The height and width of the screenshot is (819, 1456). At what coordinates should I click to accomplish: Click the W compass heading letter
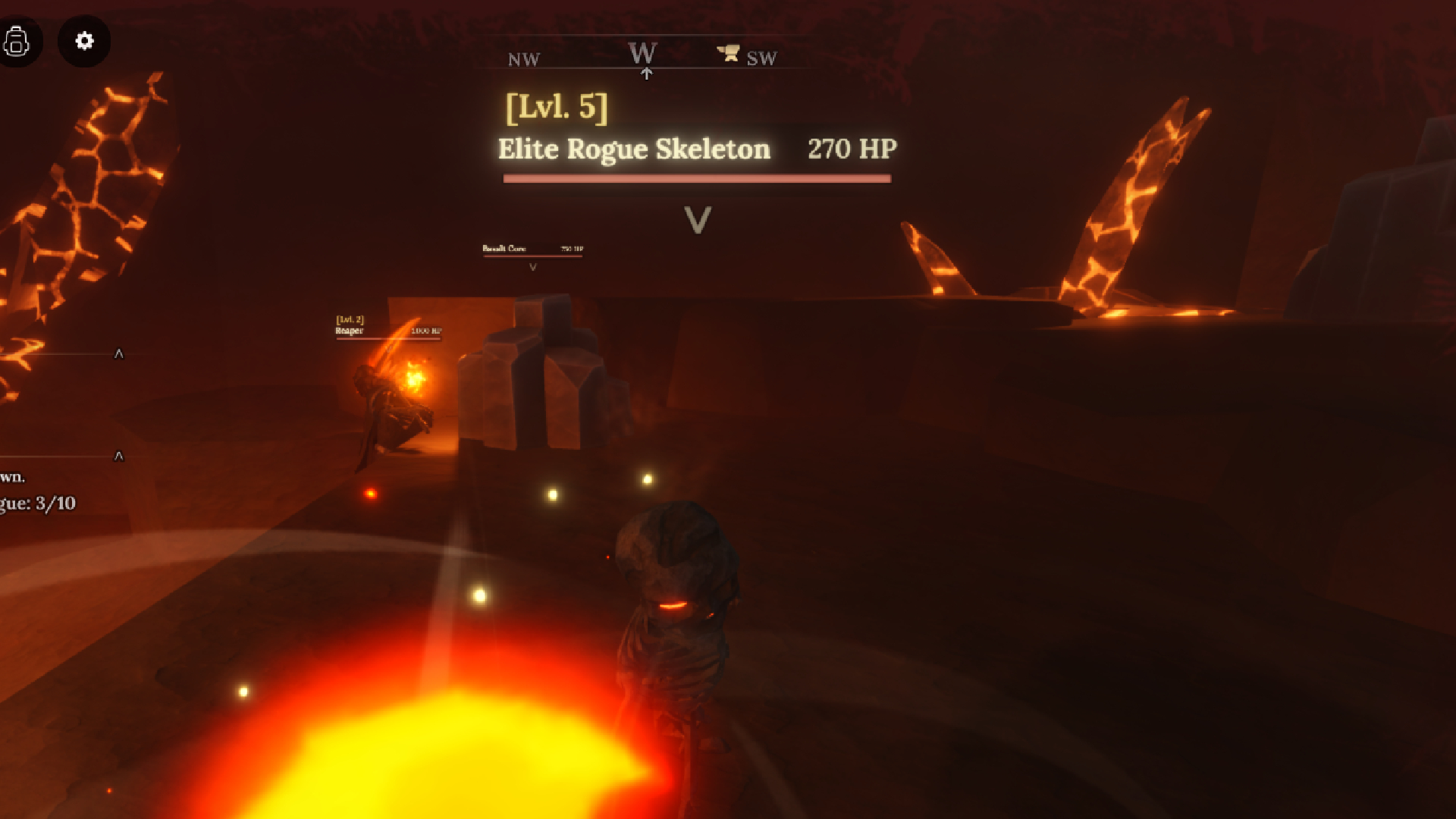click(642, 52)
